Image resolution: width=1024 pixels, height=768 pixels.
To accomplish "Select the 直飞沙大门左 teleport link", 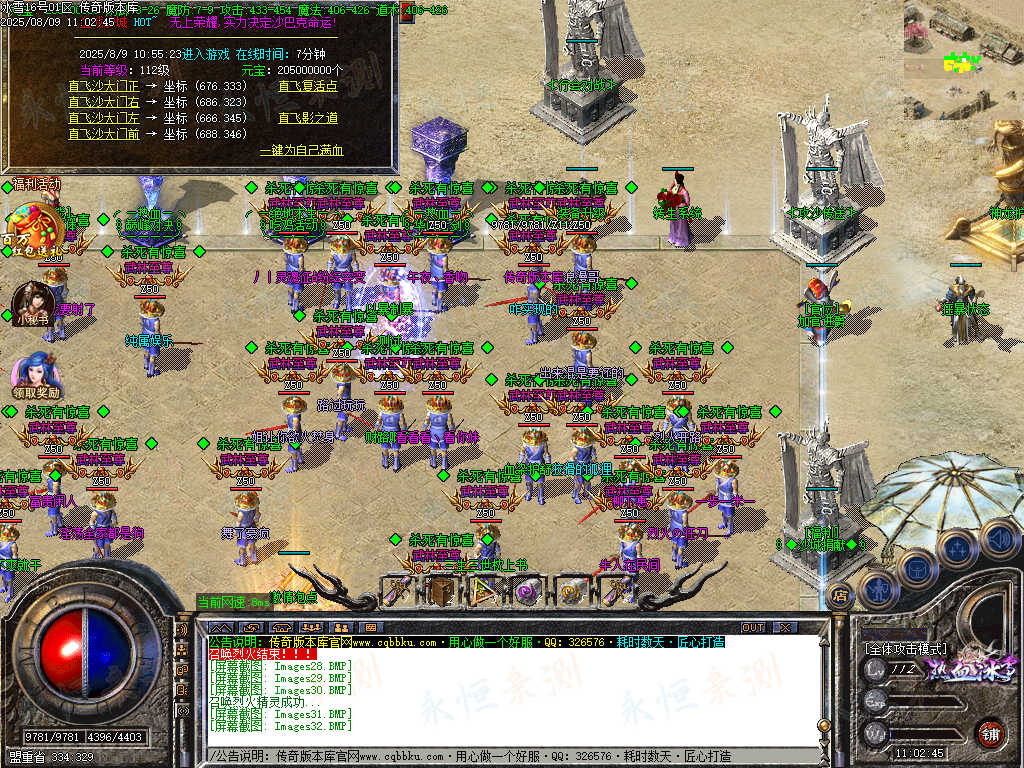I will click(x=103, y=118).
